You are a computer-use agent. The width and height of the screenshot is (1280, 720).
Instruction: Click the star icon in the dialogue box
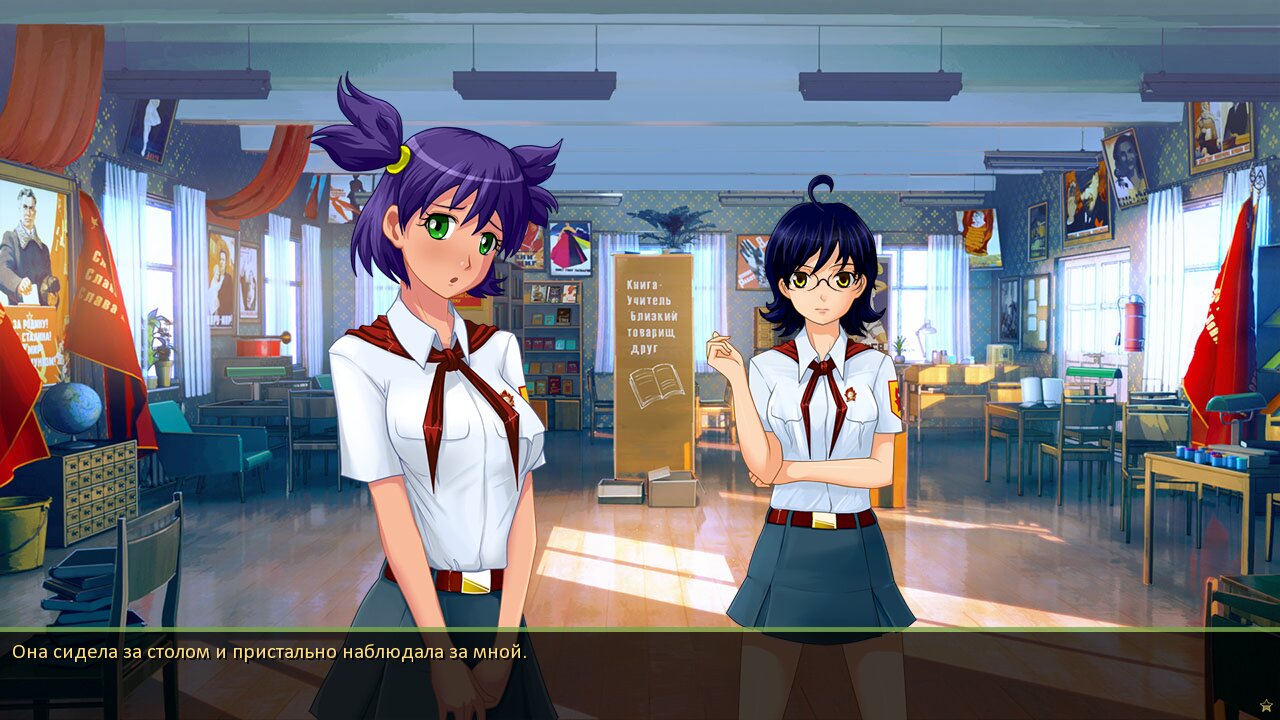click(x=1266, y=705)
